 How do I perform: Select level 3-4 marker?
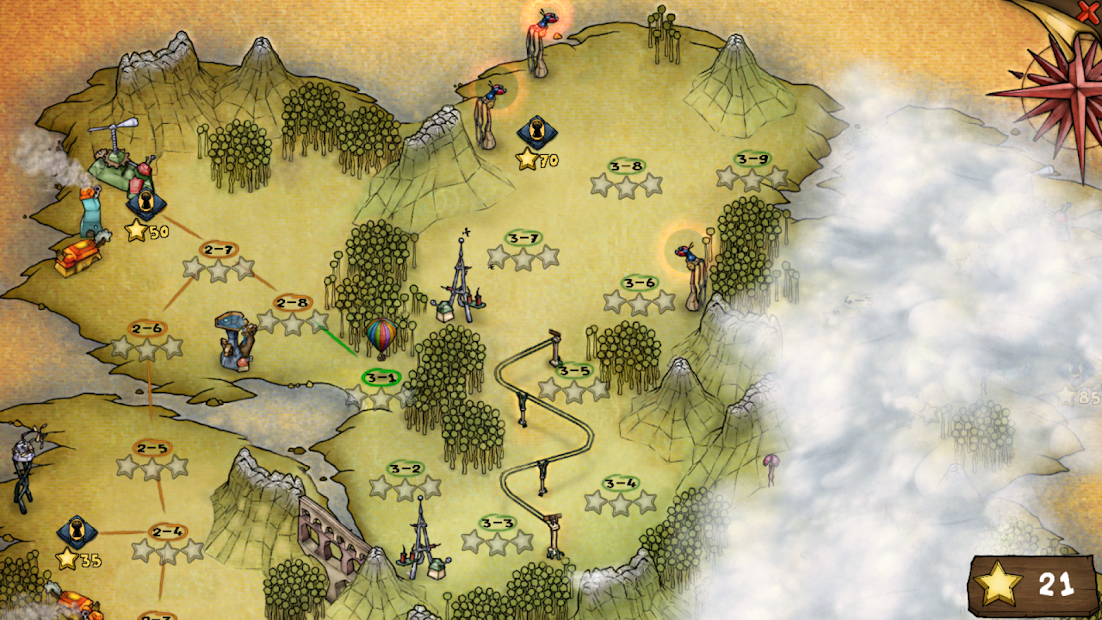click(x=621, y=485)
